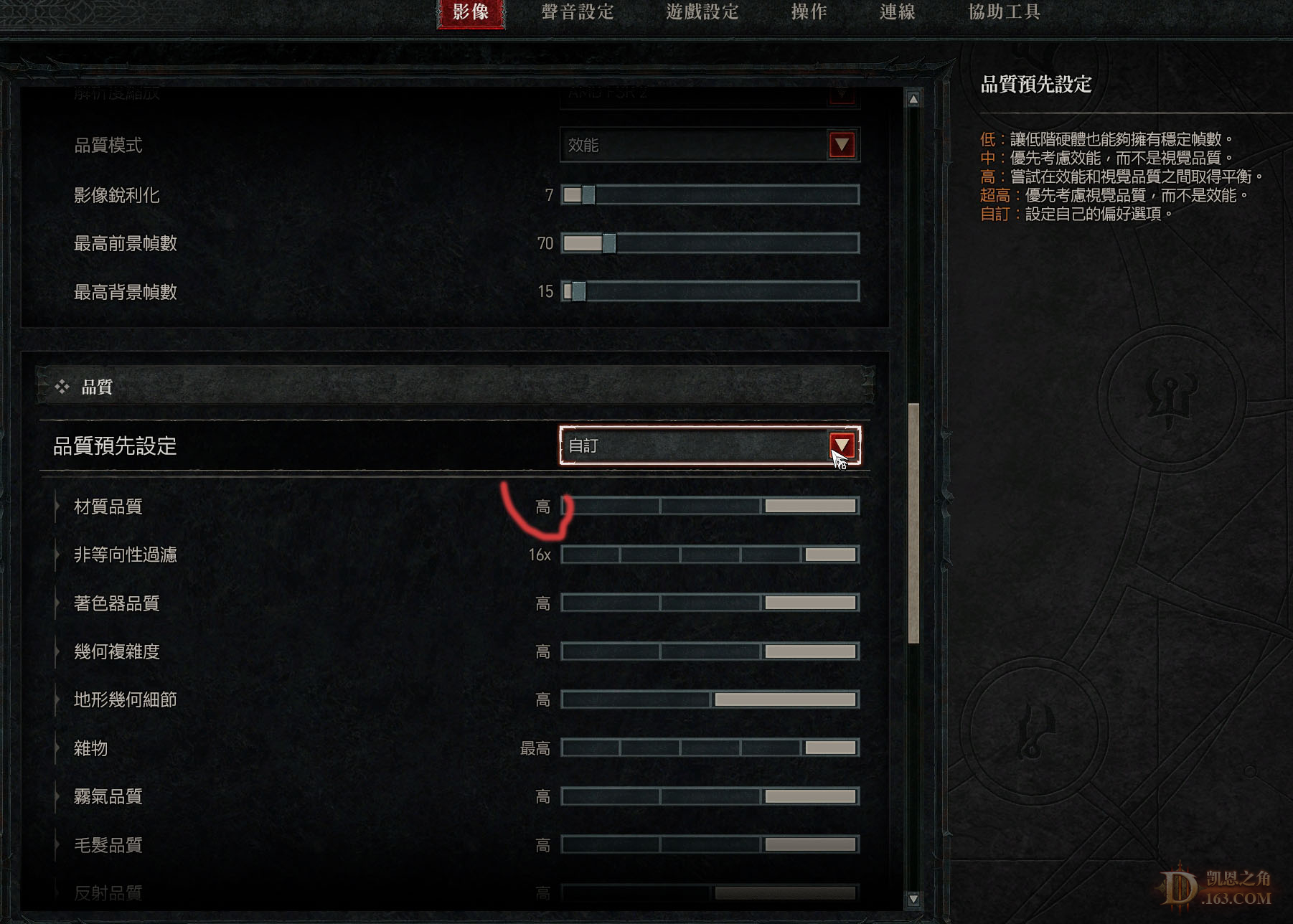Switch to the 聲音設定 tab
The height and width of the screenshot is (924, 1293).
(x=578, y=12)
